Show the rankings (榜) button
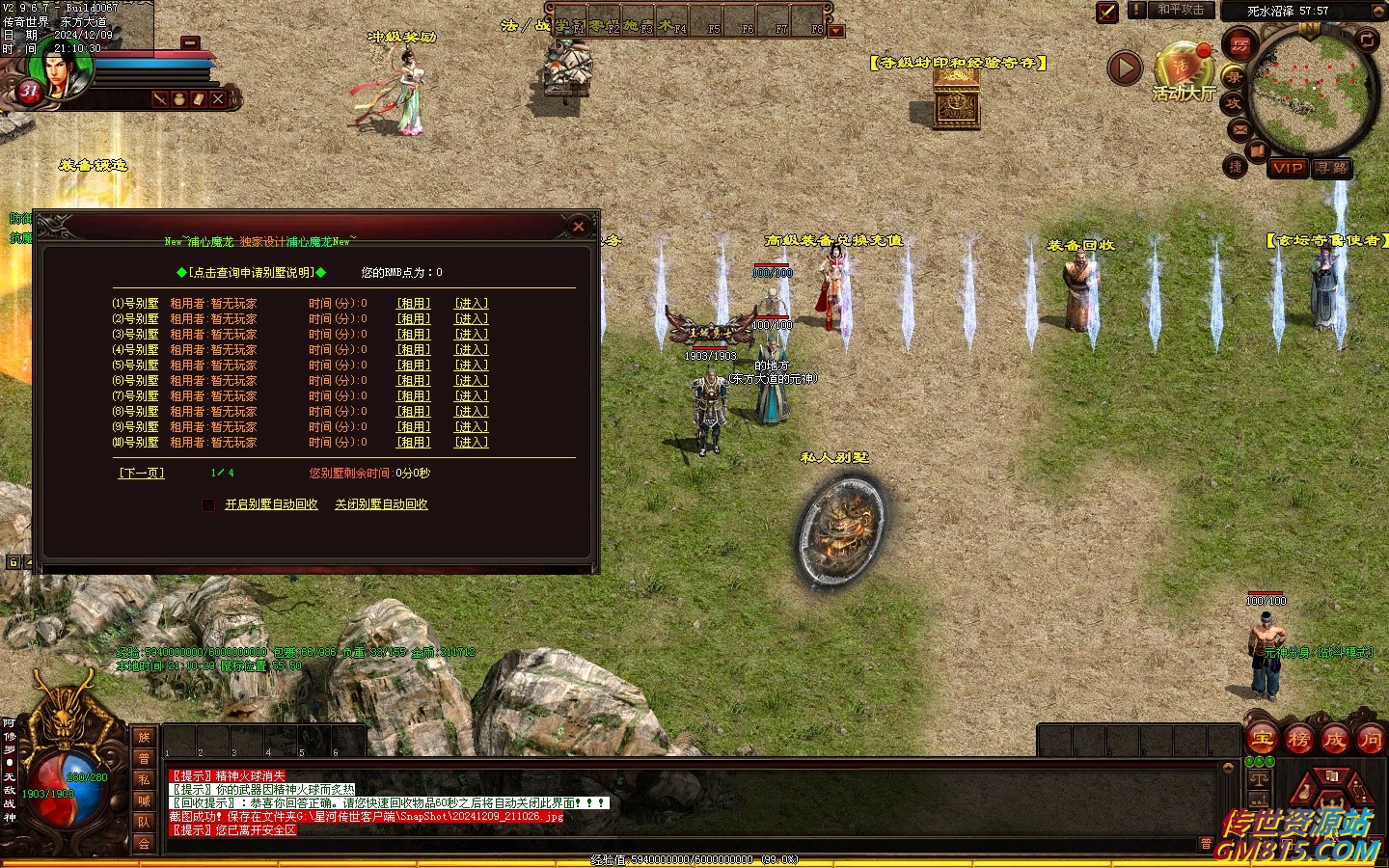The width and height of the screenshot is (1389, 868). click(1298, 740)
